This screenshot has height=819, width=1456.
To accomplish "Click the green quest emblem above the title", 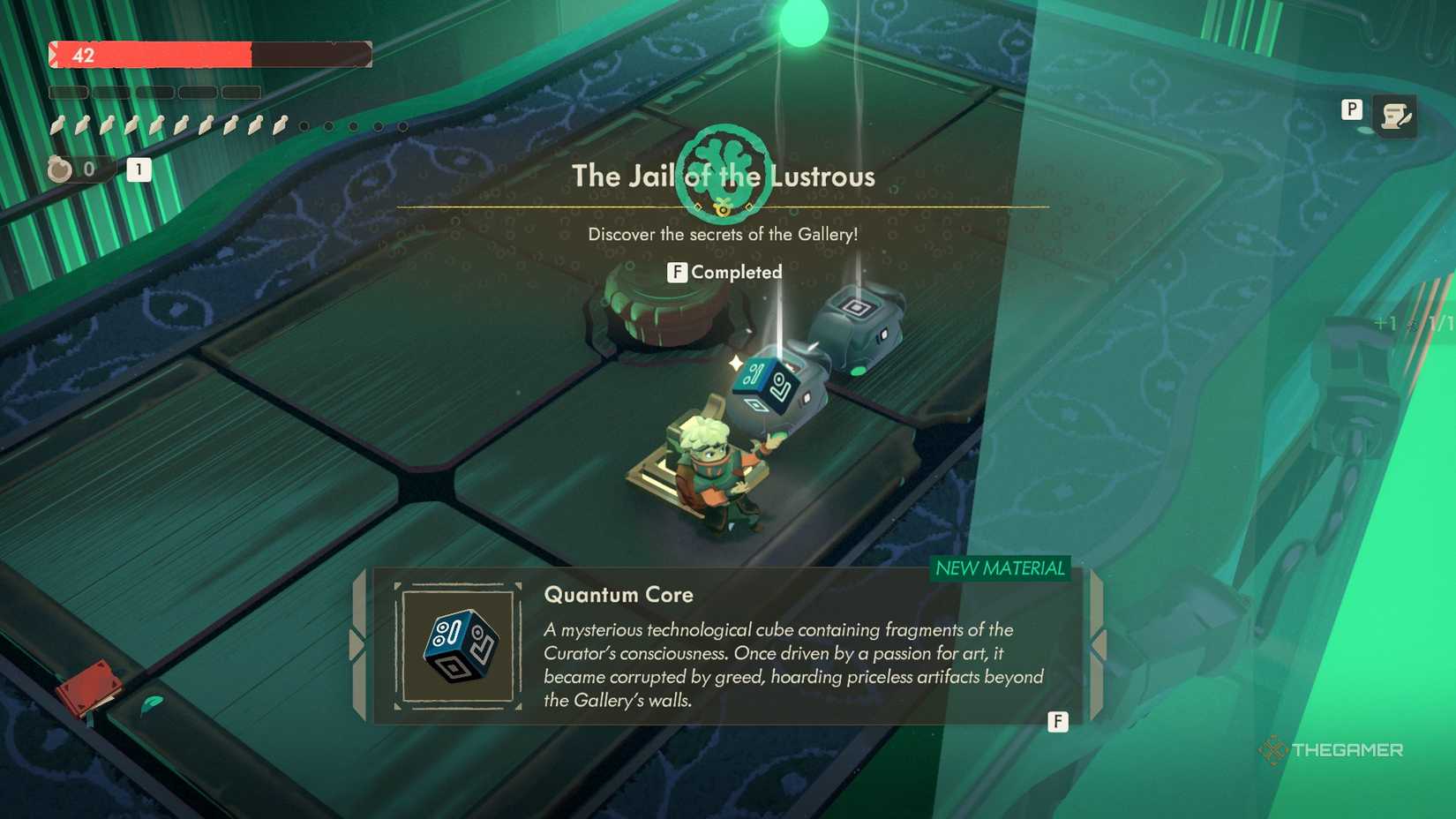I will pos(724,174).
